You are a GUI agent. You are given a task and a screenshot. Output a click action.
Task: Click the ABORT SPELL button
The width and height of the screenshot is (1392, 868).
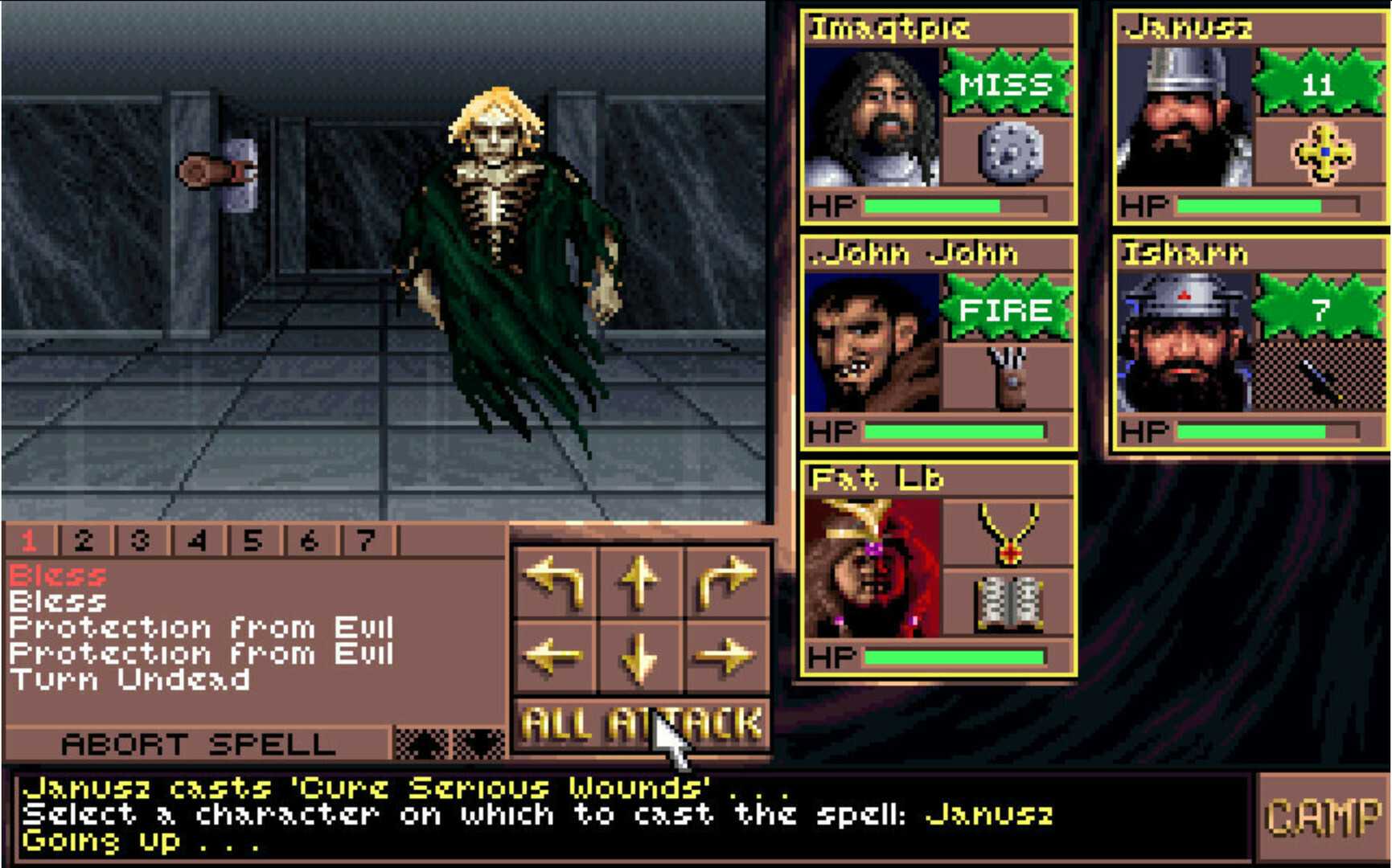(x=197, y=743)
